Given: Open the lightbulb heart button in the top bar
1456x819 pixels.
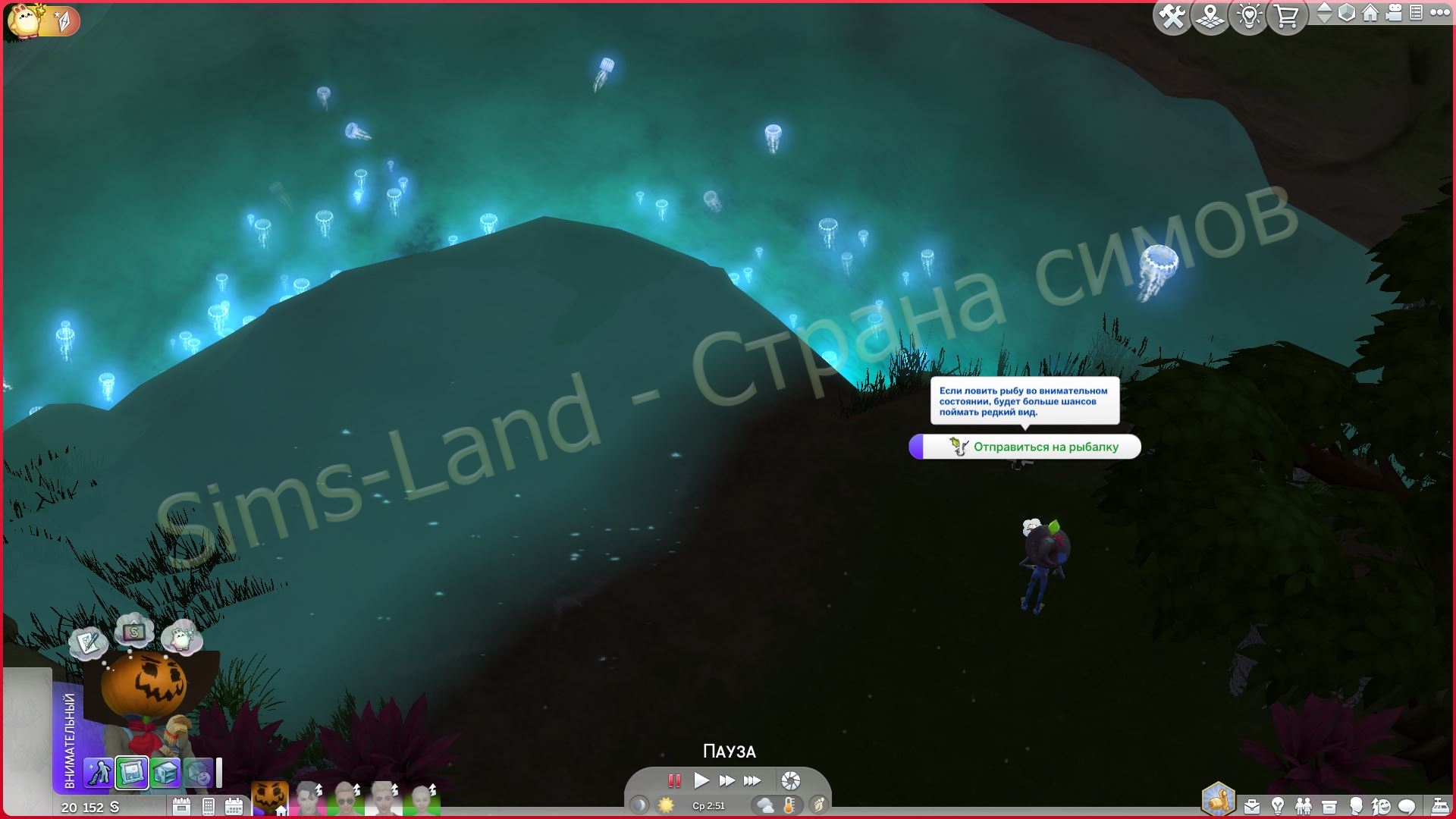Looking at the screenshot, I should (x=1249, y=16).
